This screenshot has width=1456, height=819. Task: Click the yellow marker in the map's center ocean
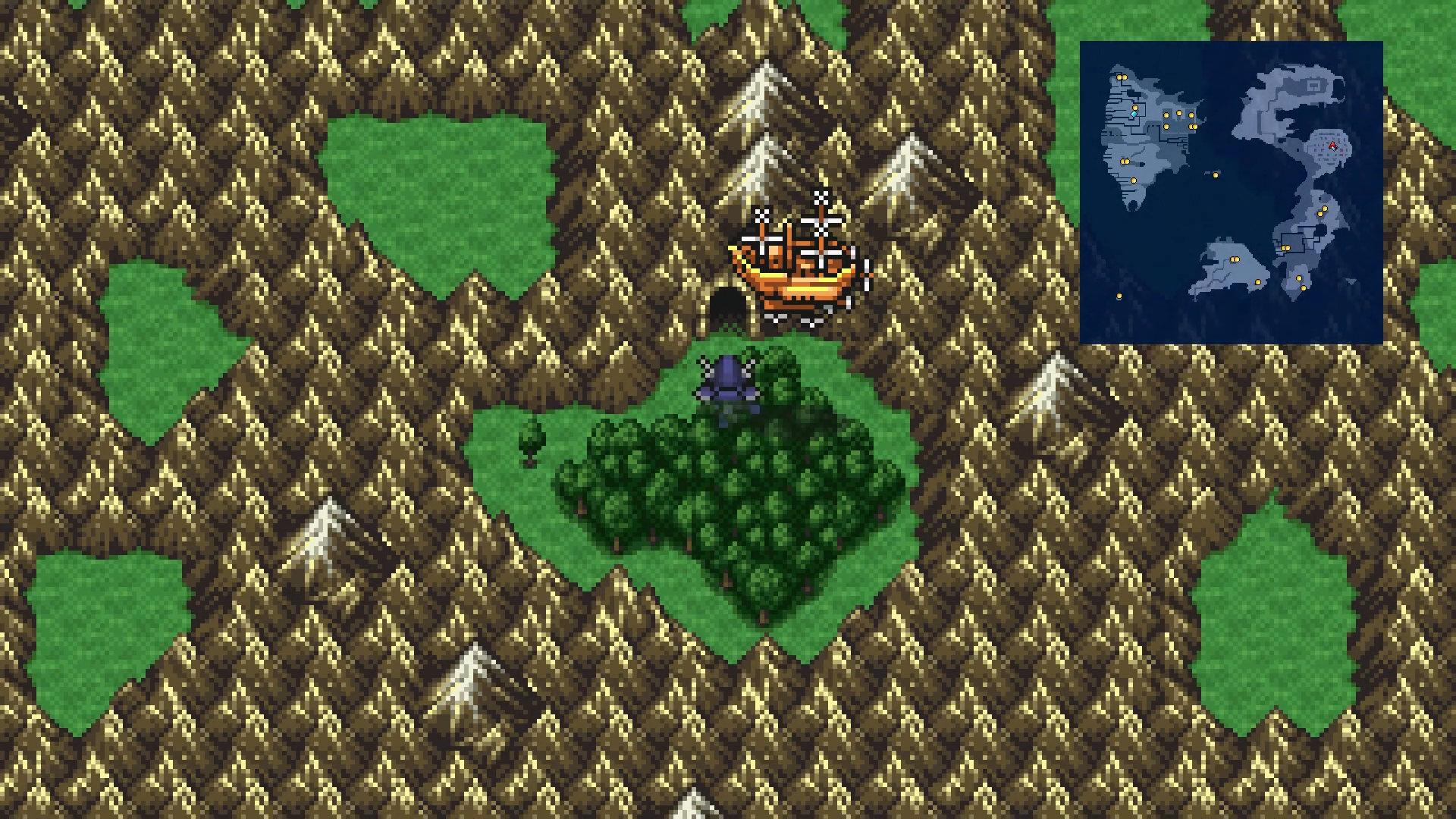click(1216, 176)
